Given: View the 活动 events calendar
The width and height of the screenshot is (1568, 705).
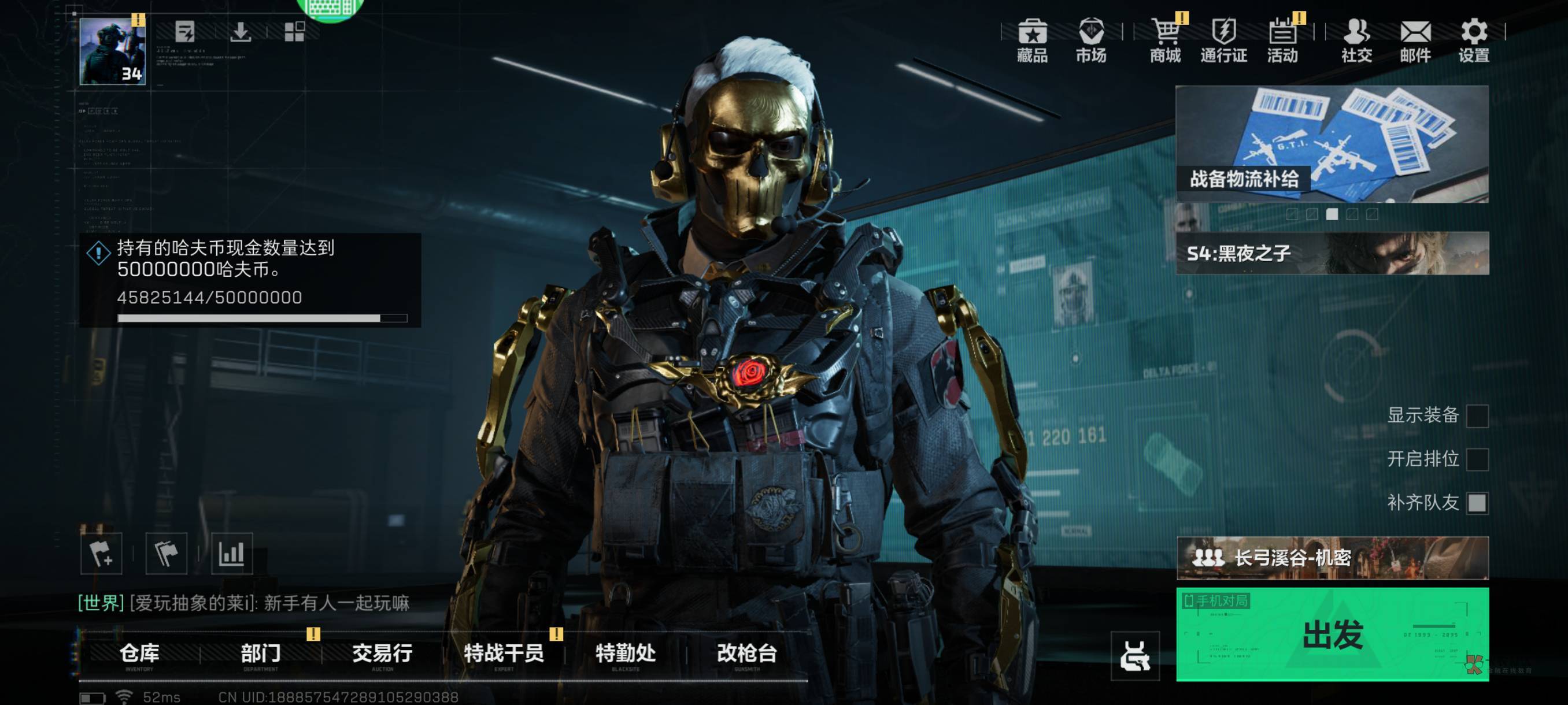Looking at the screenshot, I should (1282, 40).
